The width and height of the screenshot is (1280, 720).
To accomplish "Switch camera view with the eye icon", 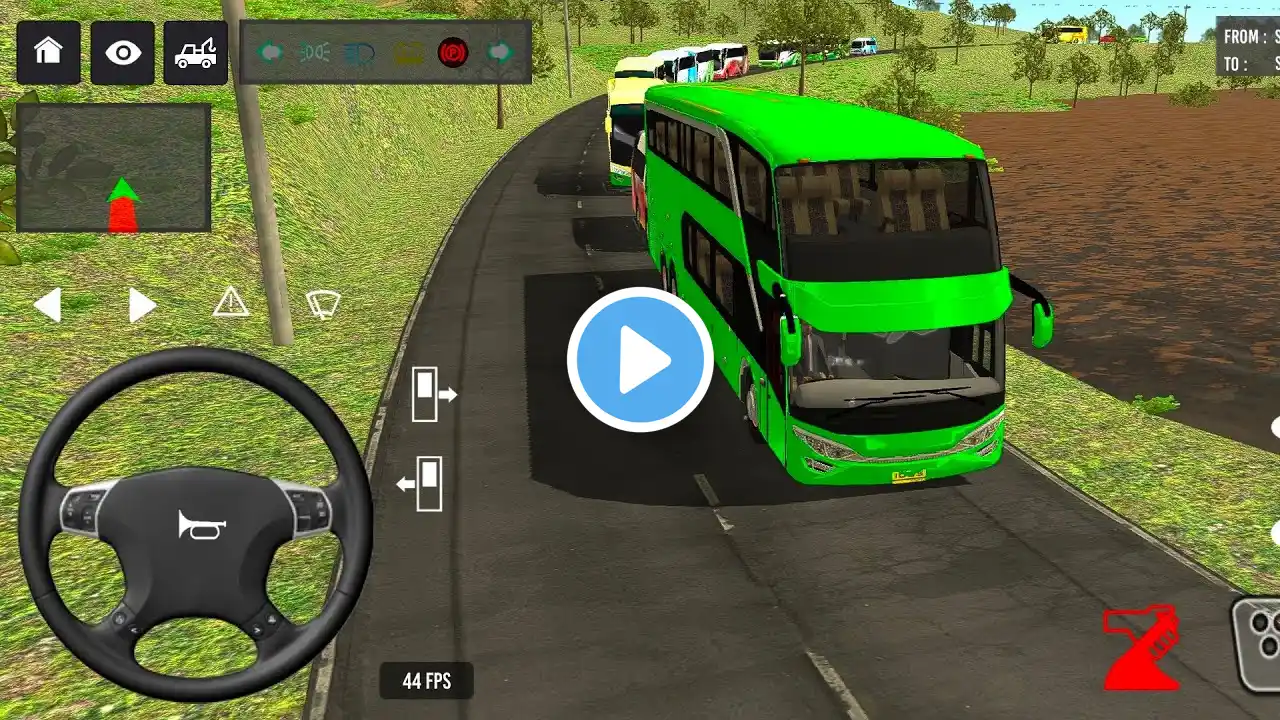I will 122,53.
